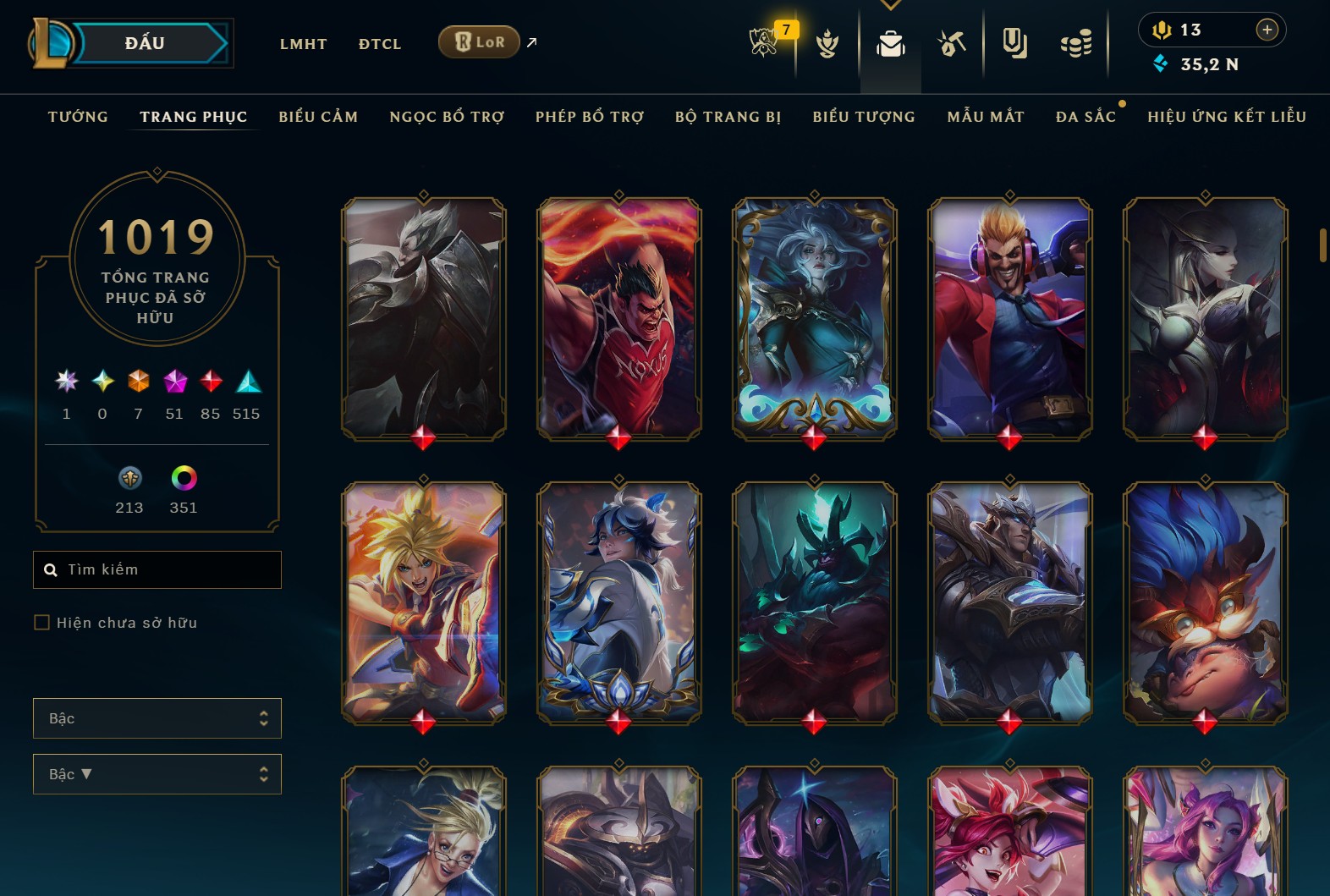Open the BIỂU TƯỢNG tab

[x=864, y=117]
